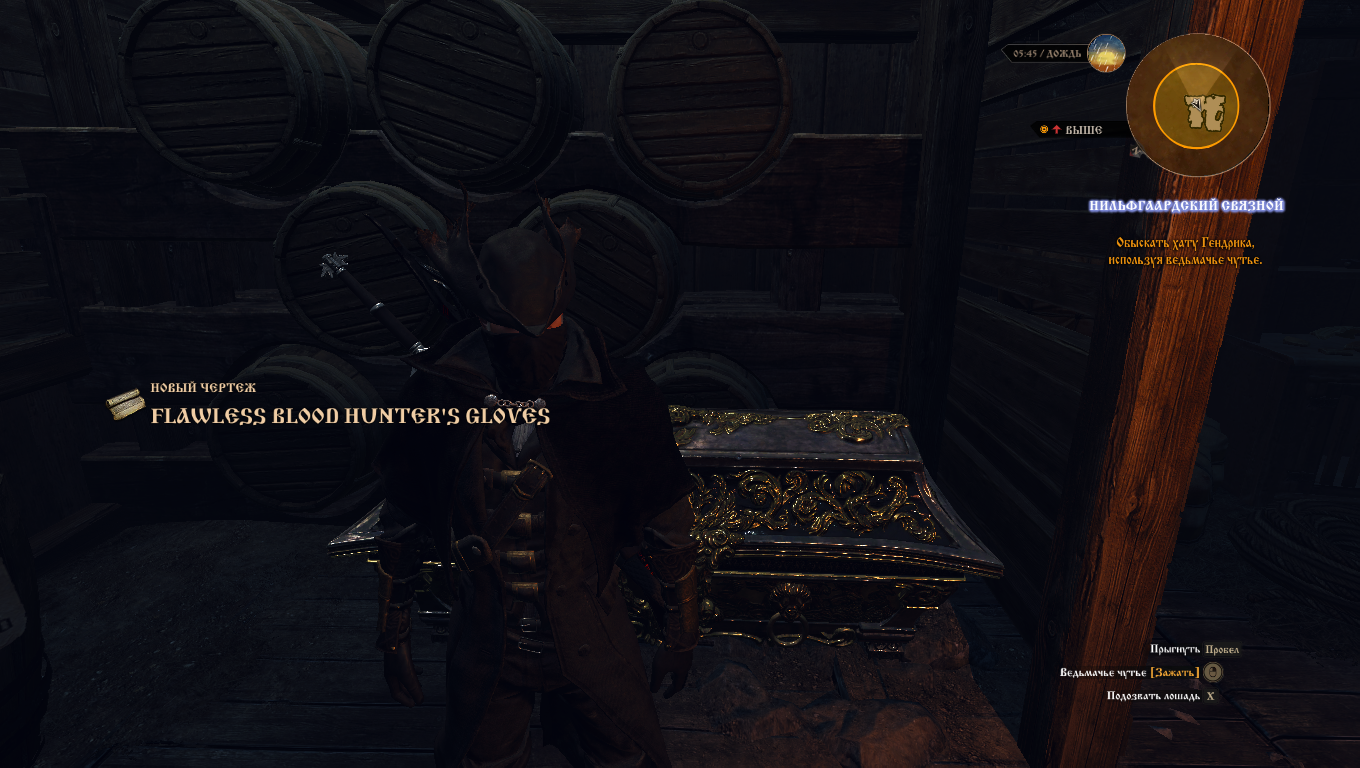
Task: Click the coin icon next to ВЫШЕ
Action: pyautogui.click(x=1044, y=128)
